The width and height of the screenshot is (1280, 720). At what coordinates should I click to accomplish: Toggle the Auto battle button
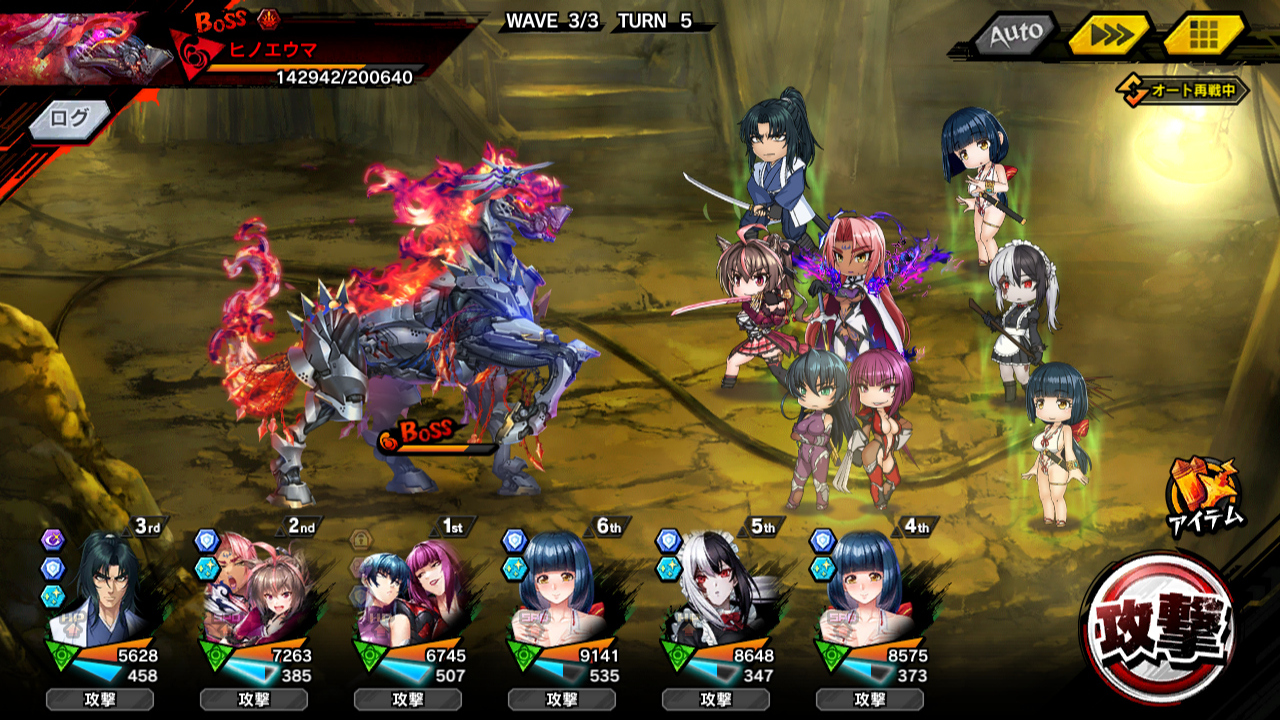pyautogui.click(x=1015, y=35)
